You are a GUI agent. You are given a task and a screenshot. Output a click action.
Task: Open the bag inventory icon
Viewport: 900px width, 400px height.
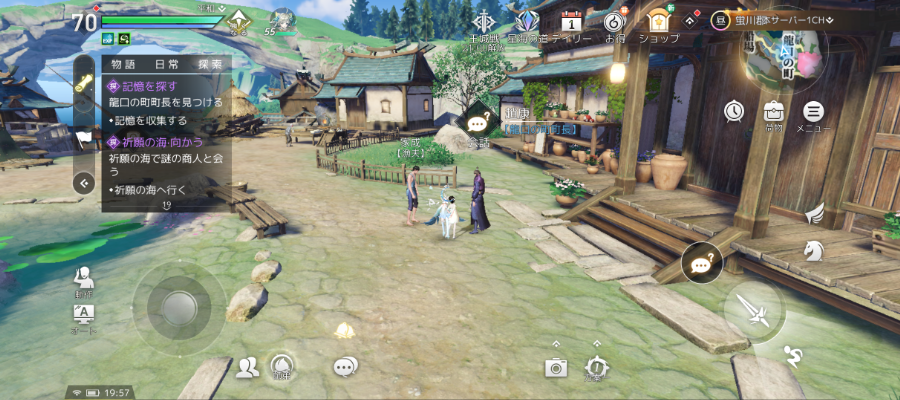click(773, 112)
